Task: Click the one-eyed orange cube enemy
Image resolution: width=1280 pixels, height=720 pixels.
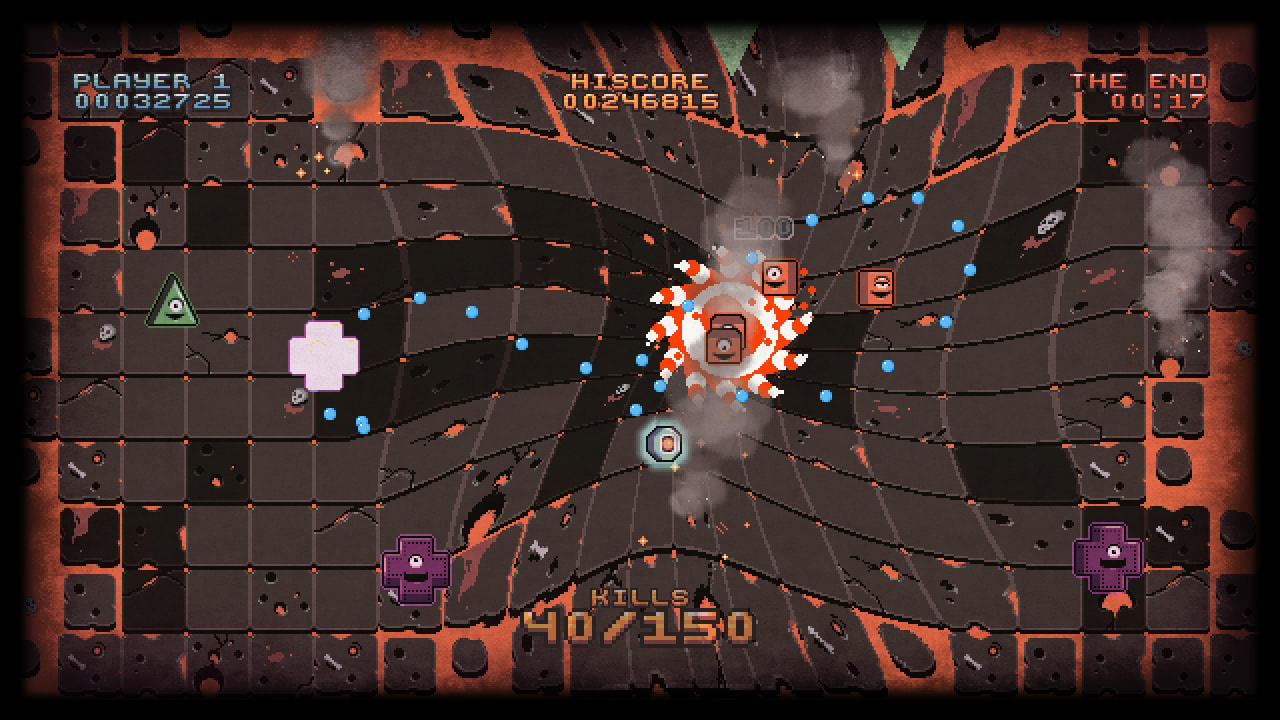Action: pos(779,277)
